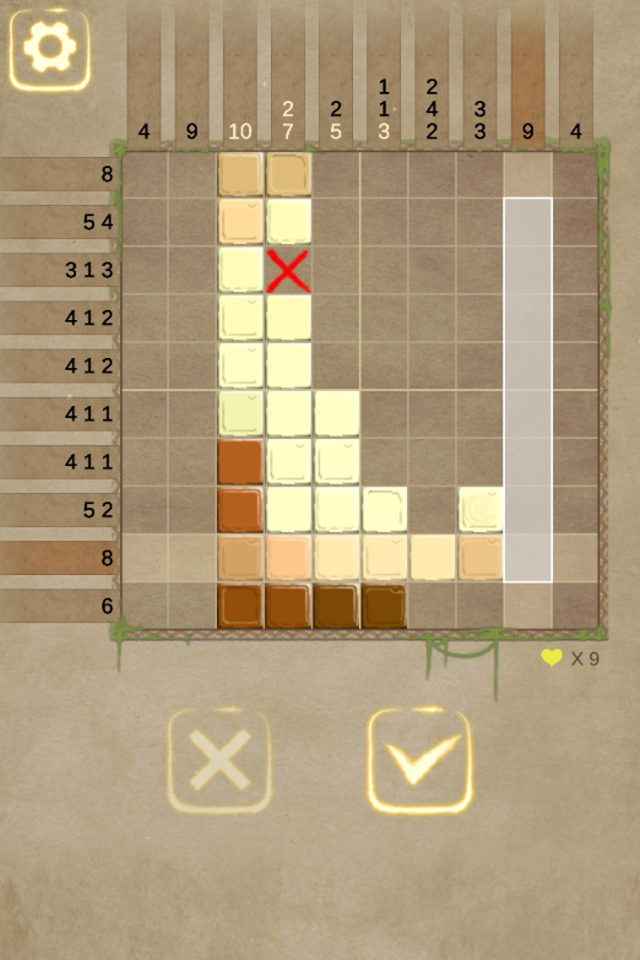Open the gear settings menu
The width and height of the screenshot is (640, 960).
click(49, 49)
